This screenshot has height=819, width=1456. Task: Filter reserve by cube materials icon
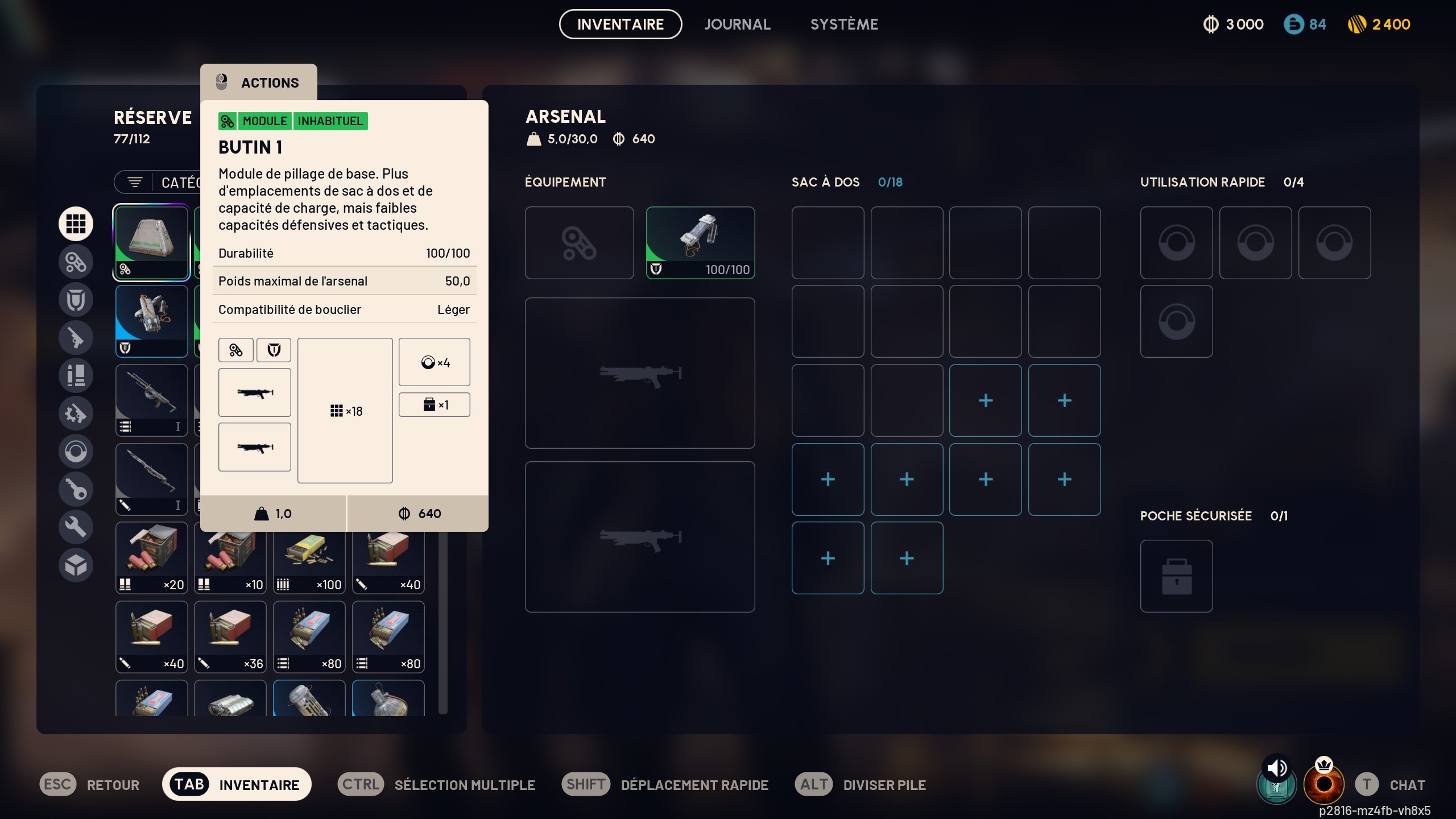pyautogui.click(x=76, y=565)
